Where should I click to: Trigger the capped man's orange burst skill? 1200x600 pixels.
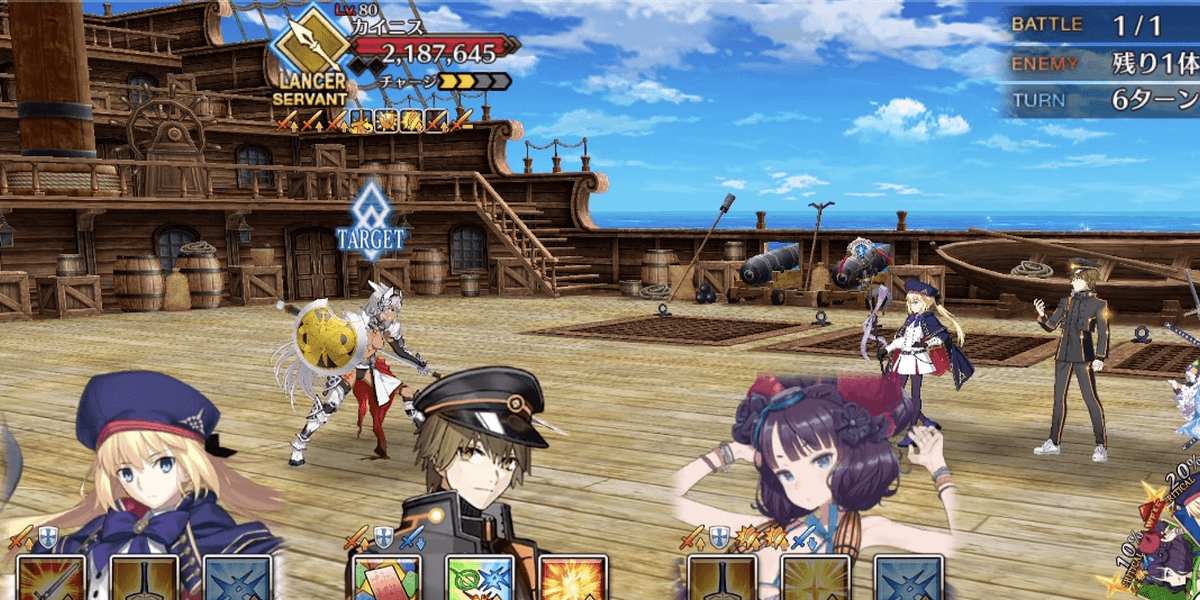pyautogui.click(x=571, y=579)
